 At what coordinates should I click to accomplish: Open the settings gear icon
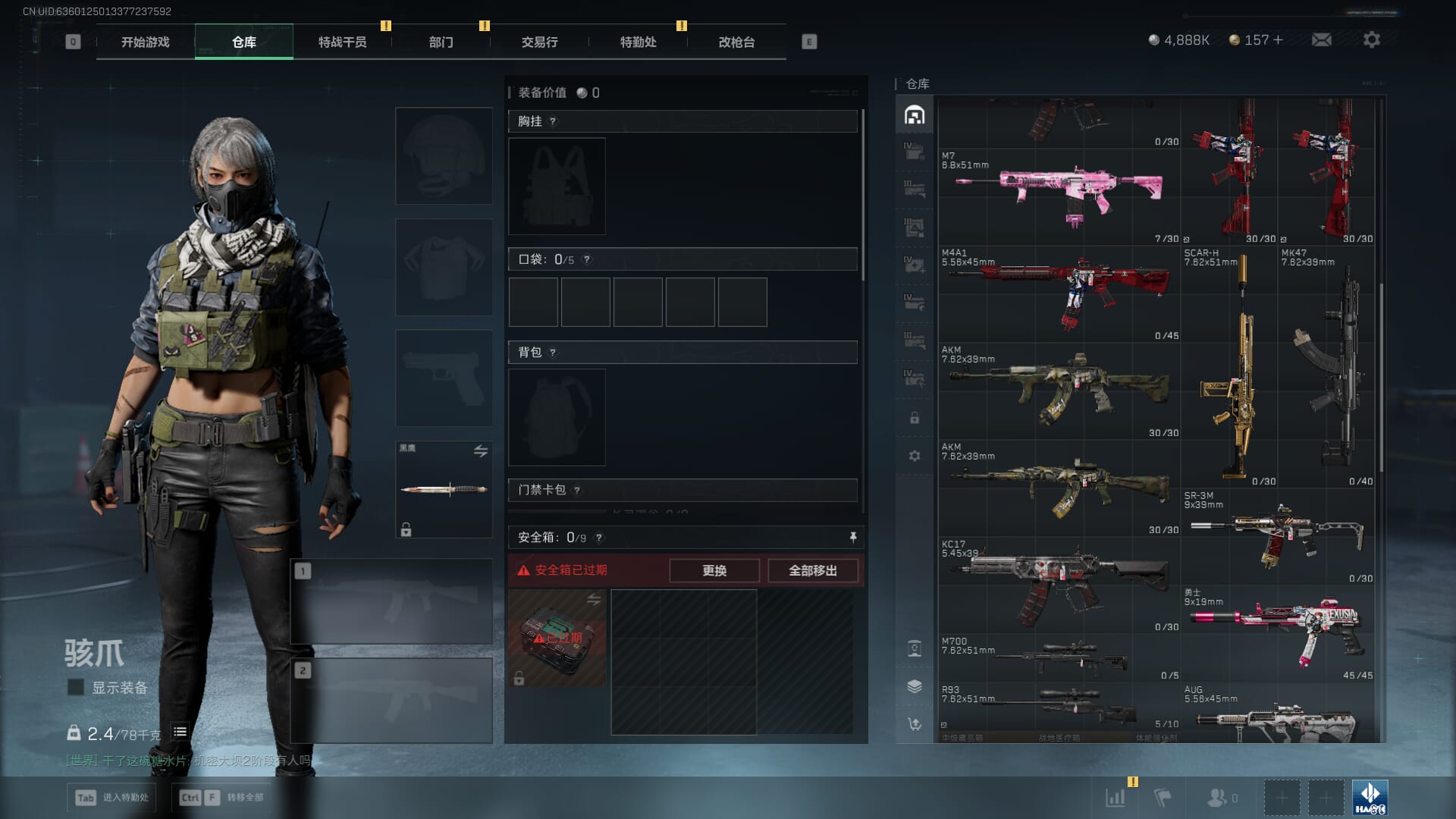coord(1371,39)
